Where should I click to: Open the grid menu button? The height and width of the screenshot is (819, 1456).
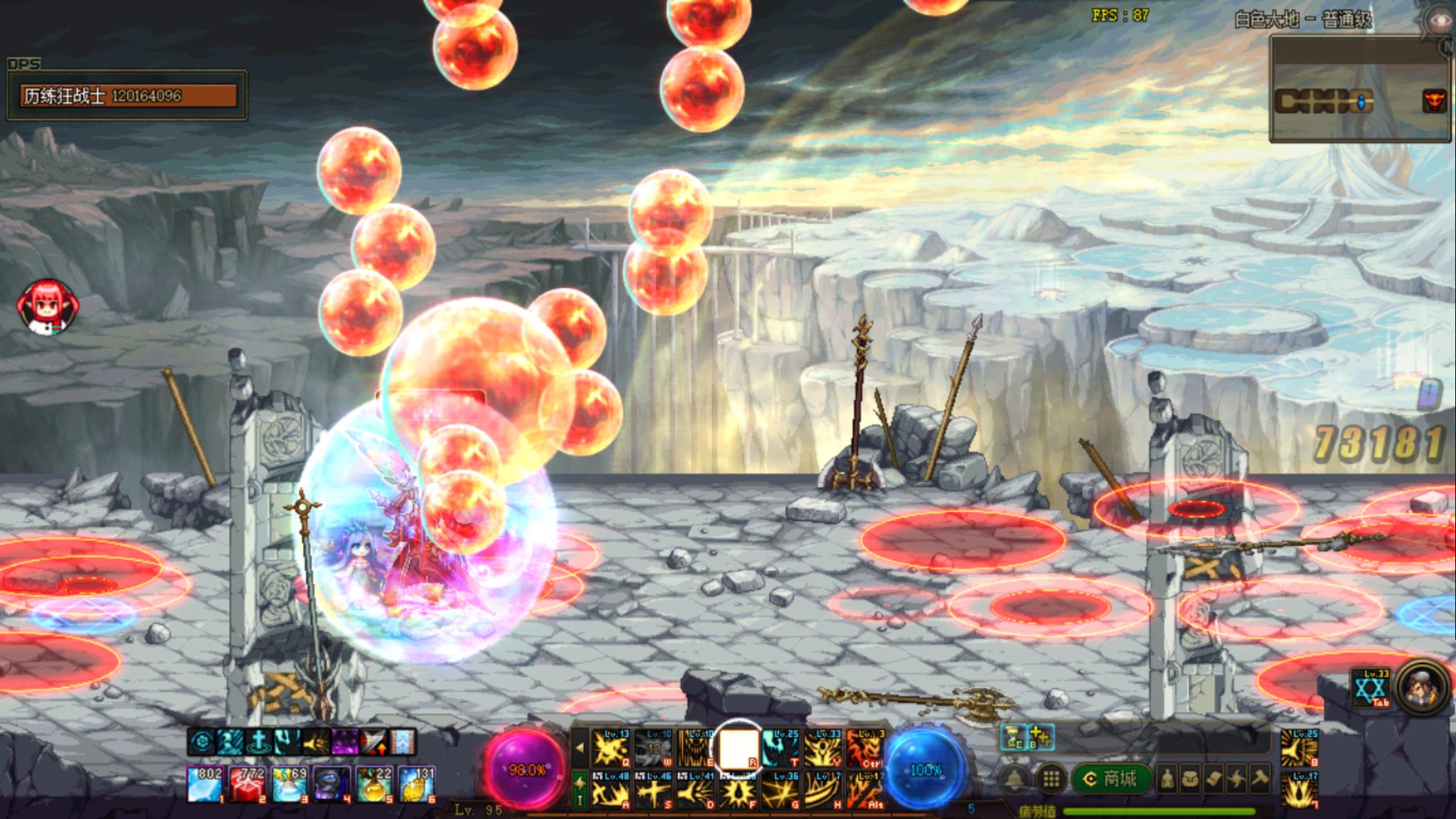tap(1051, 779)
